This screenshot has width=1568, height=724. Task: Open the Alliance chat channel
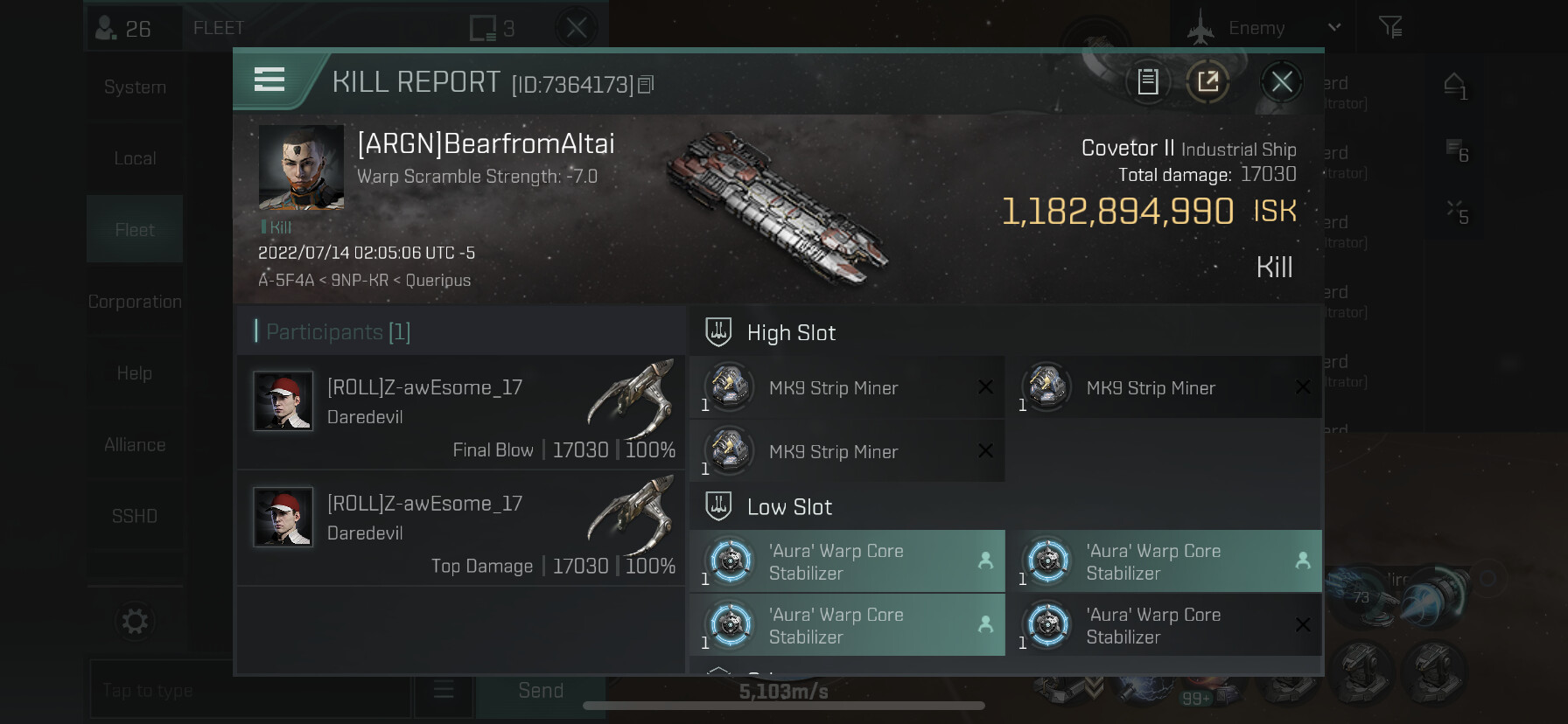click(135, 445)
